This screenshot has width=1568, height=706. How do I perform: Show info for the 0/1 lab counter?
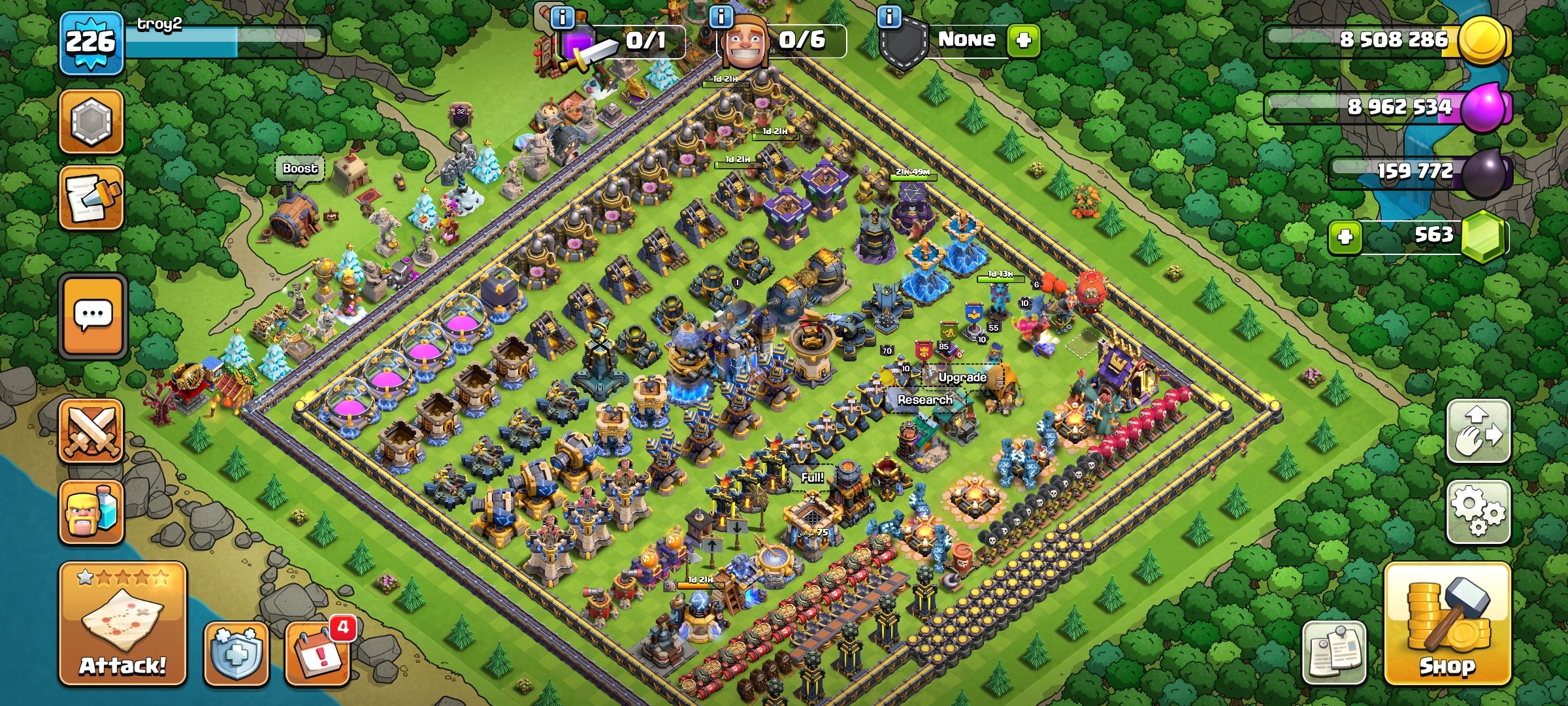point(563,16)
